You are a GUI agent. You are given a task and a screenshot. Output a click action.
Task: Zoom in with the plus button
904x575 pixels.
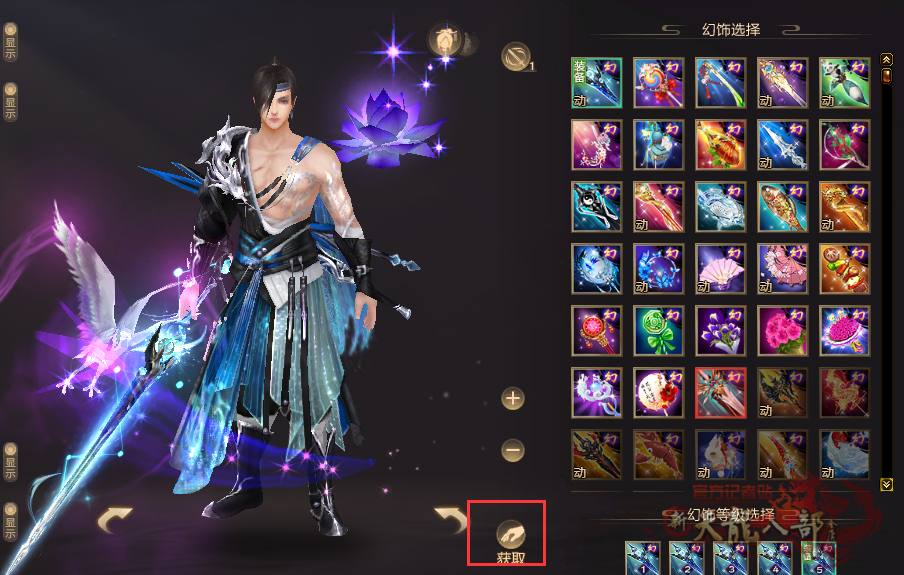[x=513, y=398]
